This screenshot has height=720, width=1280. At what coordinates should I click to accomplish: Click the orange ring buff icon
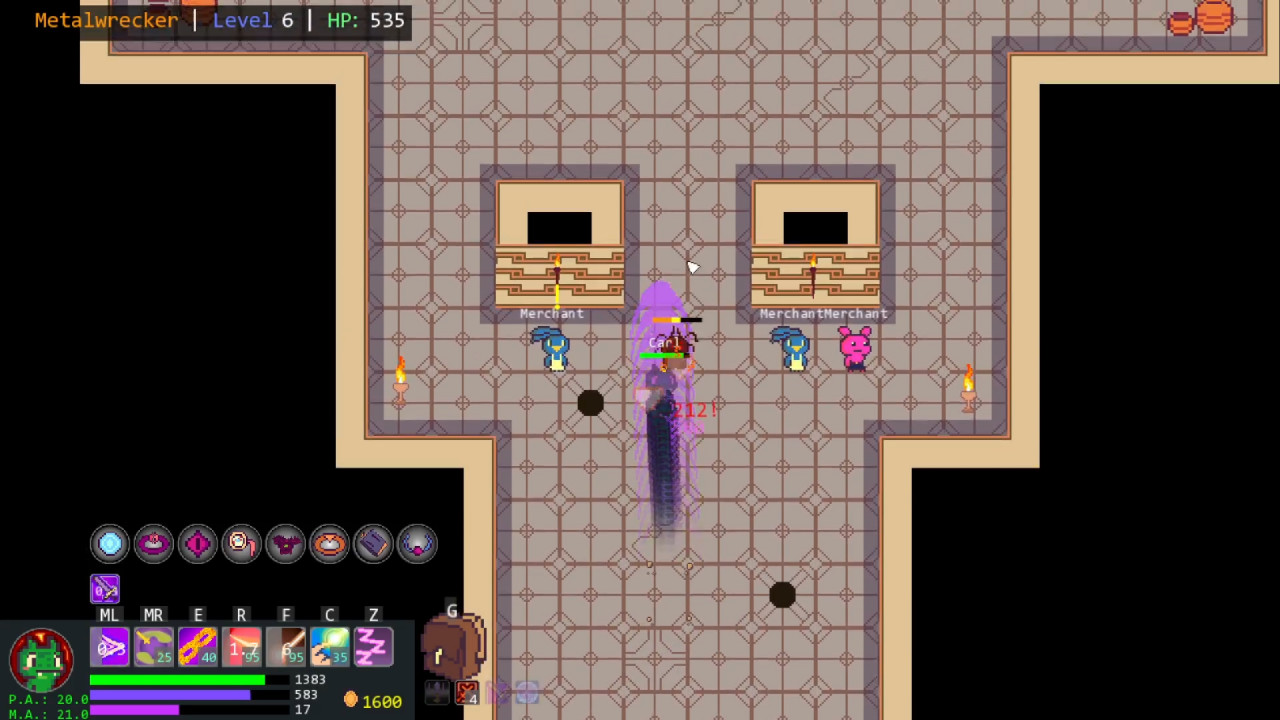pos(329,543)
